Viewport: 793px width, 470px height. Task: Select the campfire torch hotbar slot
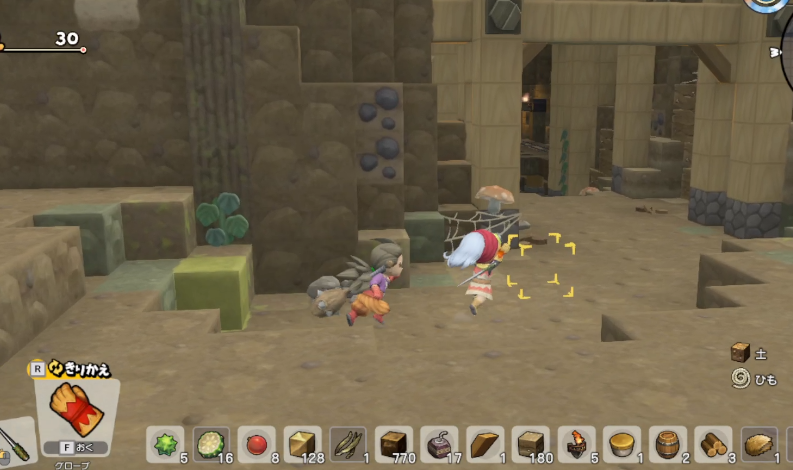(578, 445)
